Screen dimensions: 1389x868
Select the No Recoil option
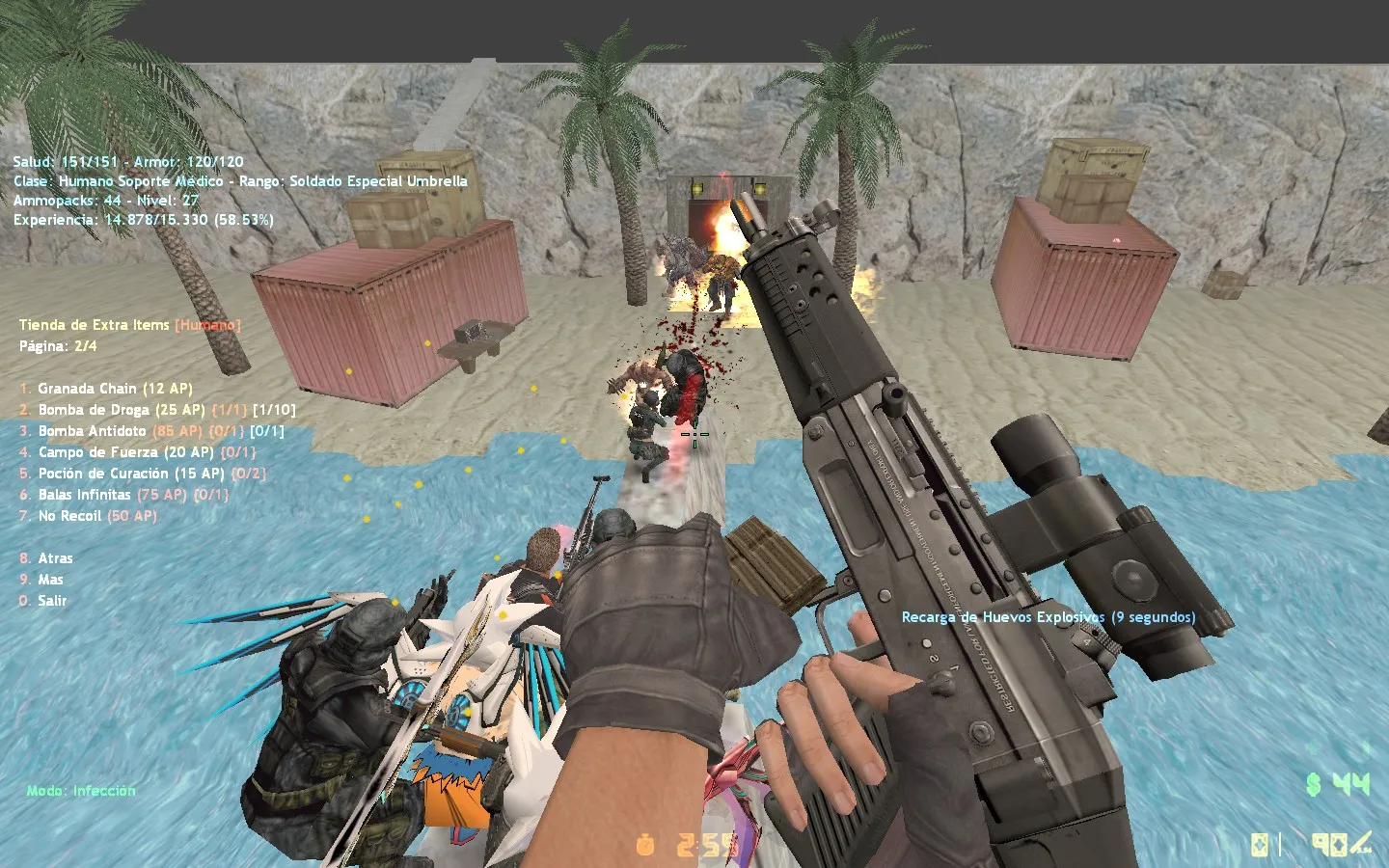69,516
